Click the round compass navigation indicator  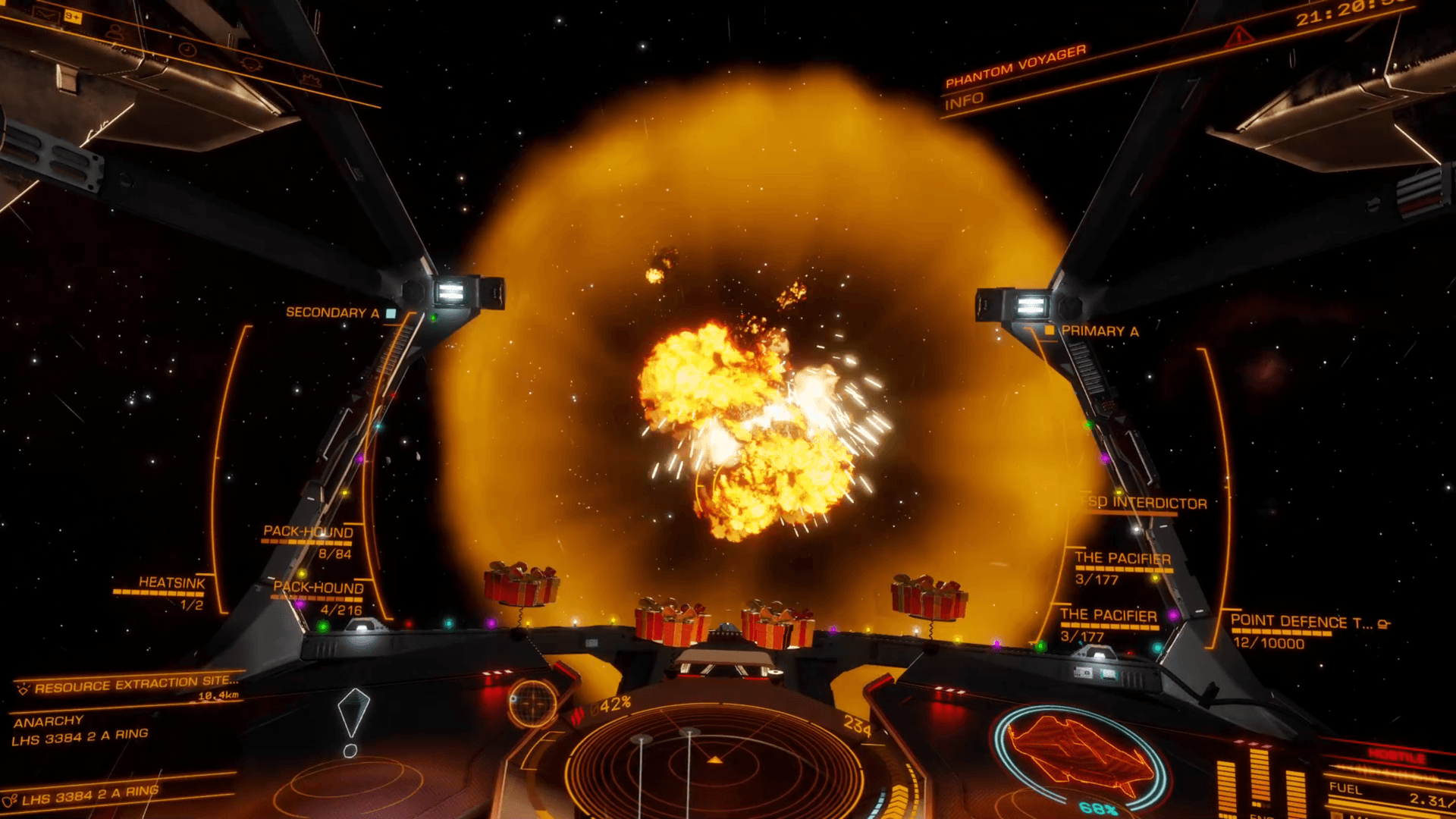(x=532, y=701)
